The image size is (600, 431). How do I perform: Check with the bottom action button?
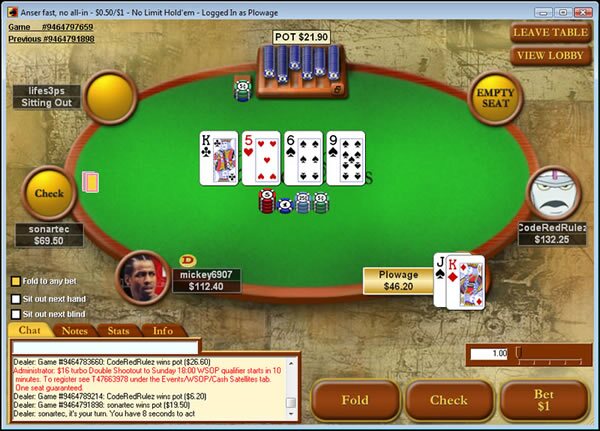(x=449, y=400)
